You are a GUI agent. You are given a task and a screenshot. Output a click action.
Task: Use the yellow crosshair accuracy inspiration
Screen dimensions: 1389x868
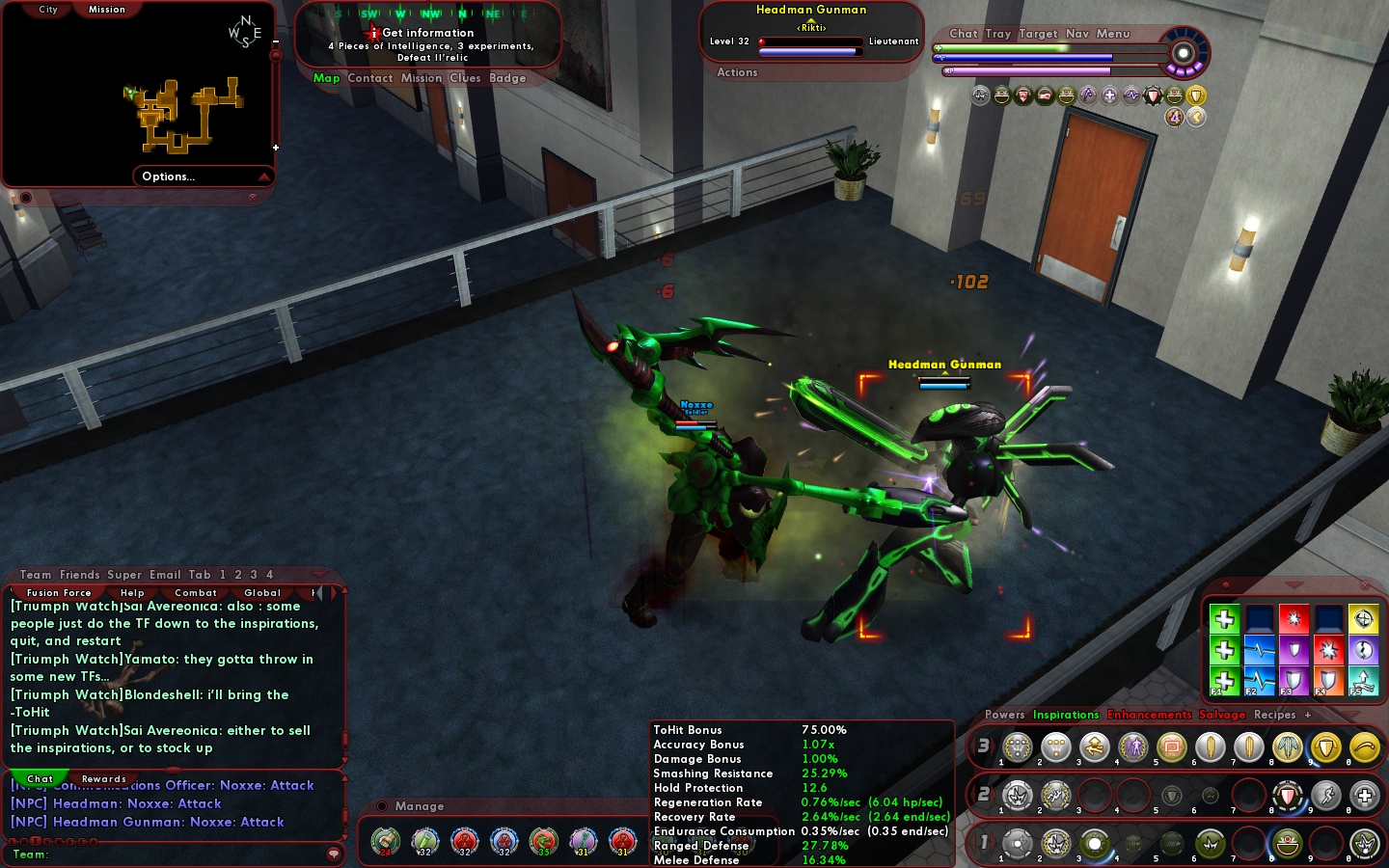[x=1363, y=619]
